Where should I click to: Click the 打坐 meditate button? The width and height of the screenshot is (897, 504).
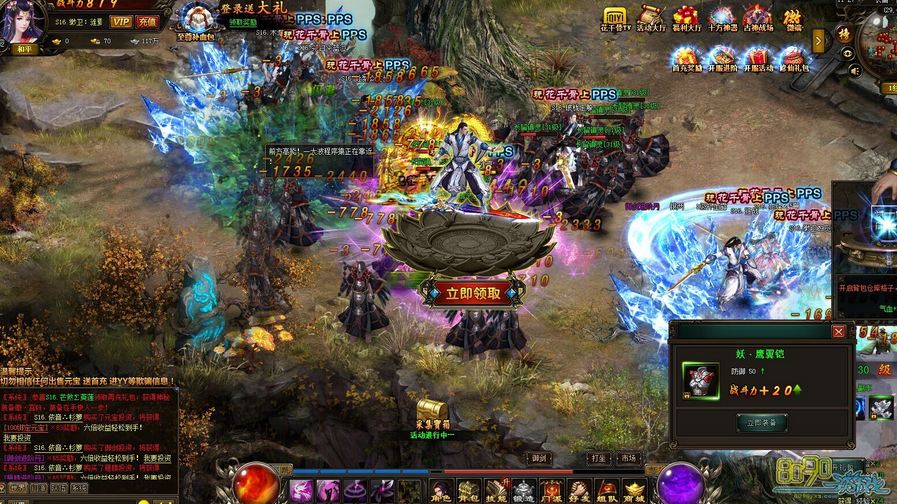(x=598, y=458)
